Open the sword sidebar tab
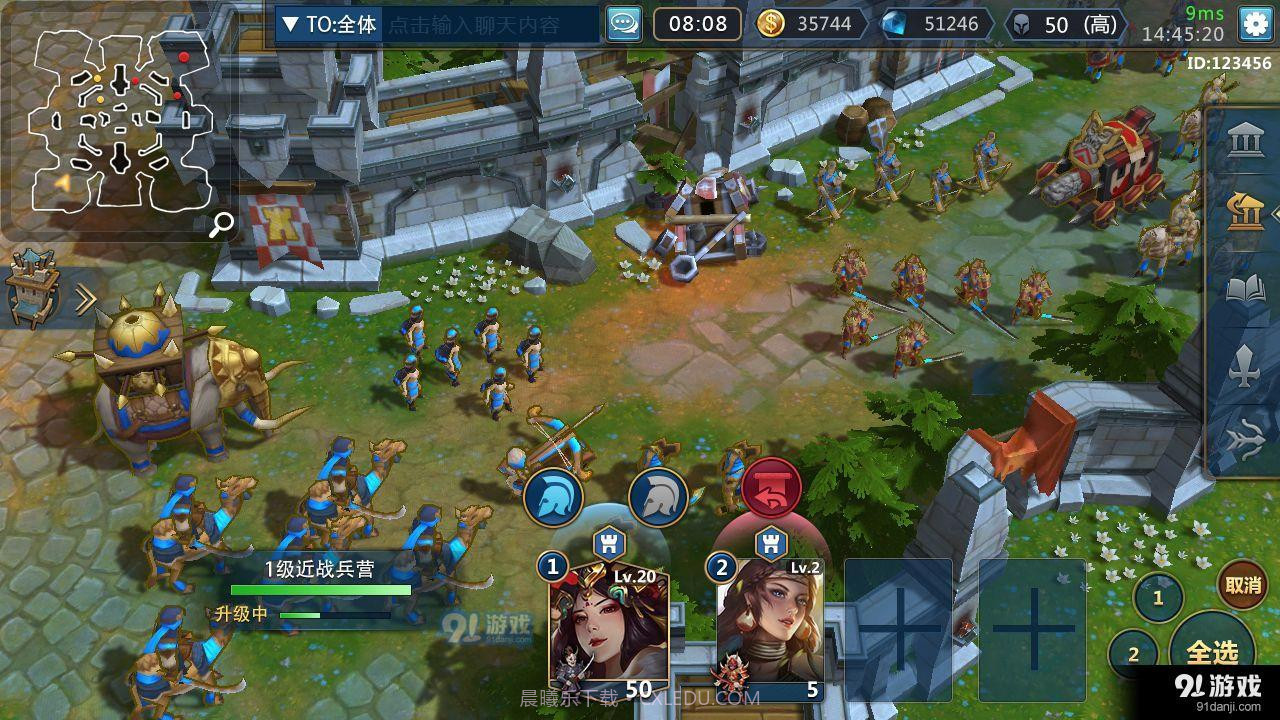The image size is (1280, 720). (1245, 365)
